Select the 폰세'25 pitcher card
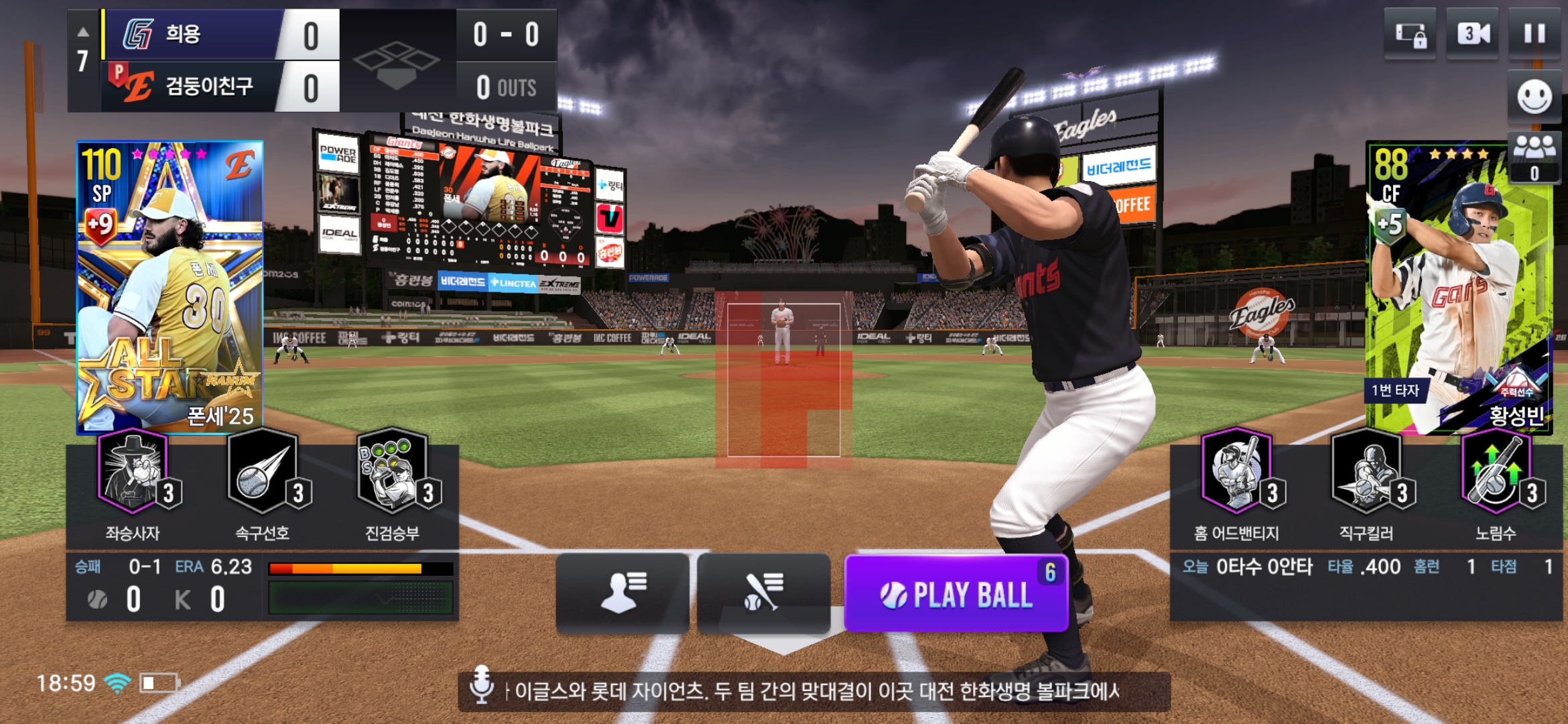Screen dimensions: 1568x724 (x=170, y=287)
